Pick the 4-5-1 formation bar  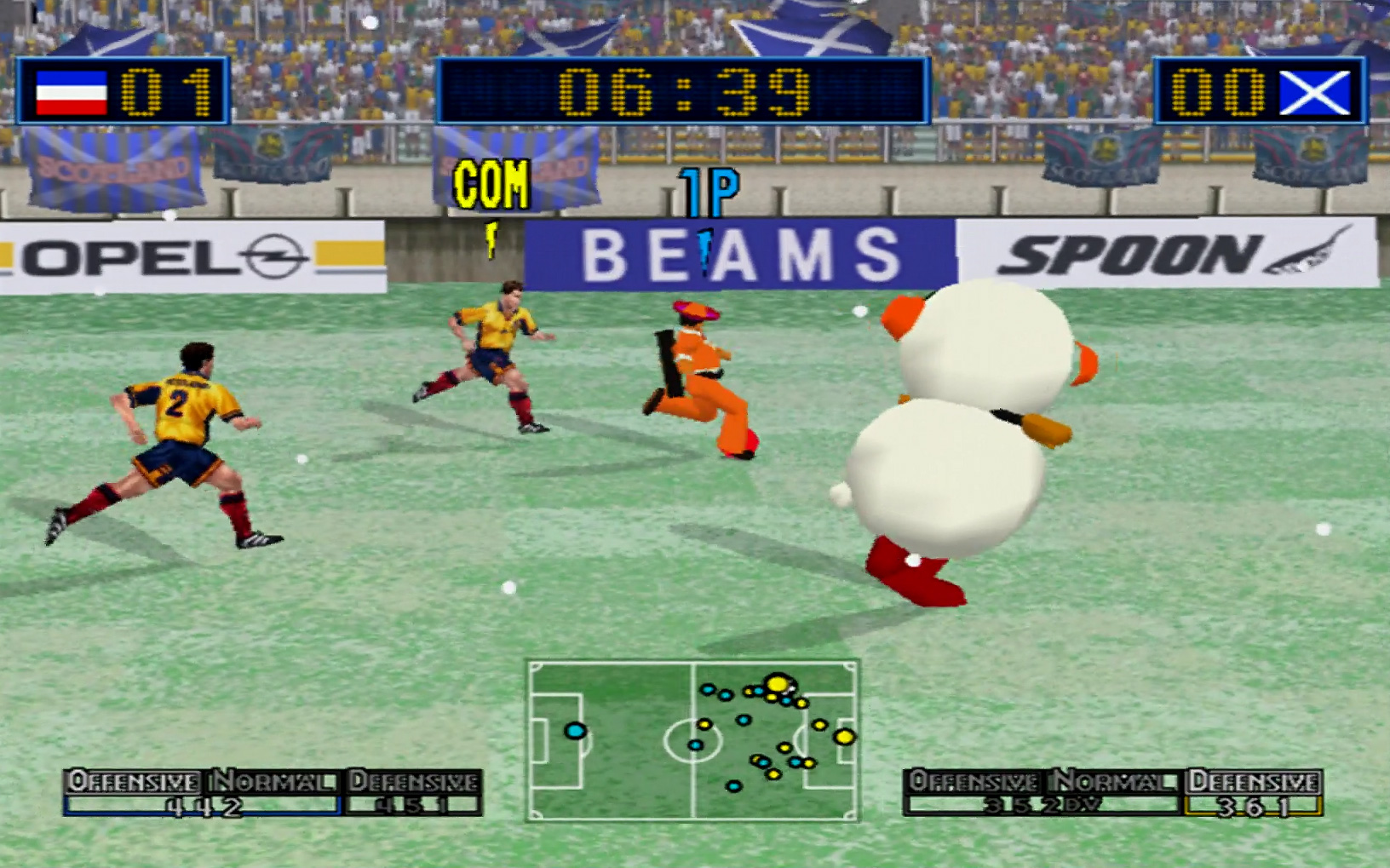coord(413,806)
